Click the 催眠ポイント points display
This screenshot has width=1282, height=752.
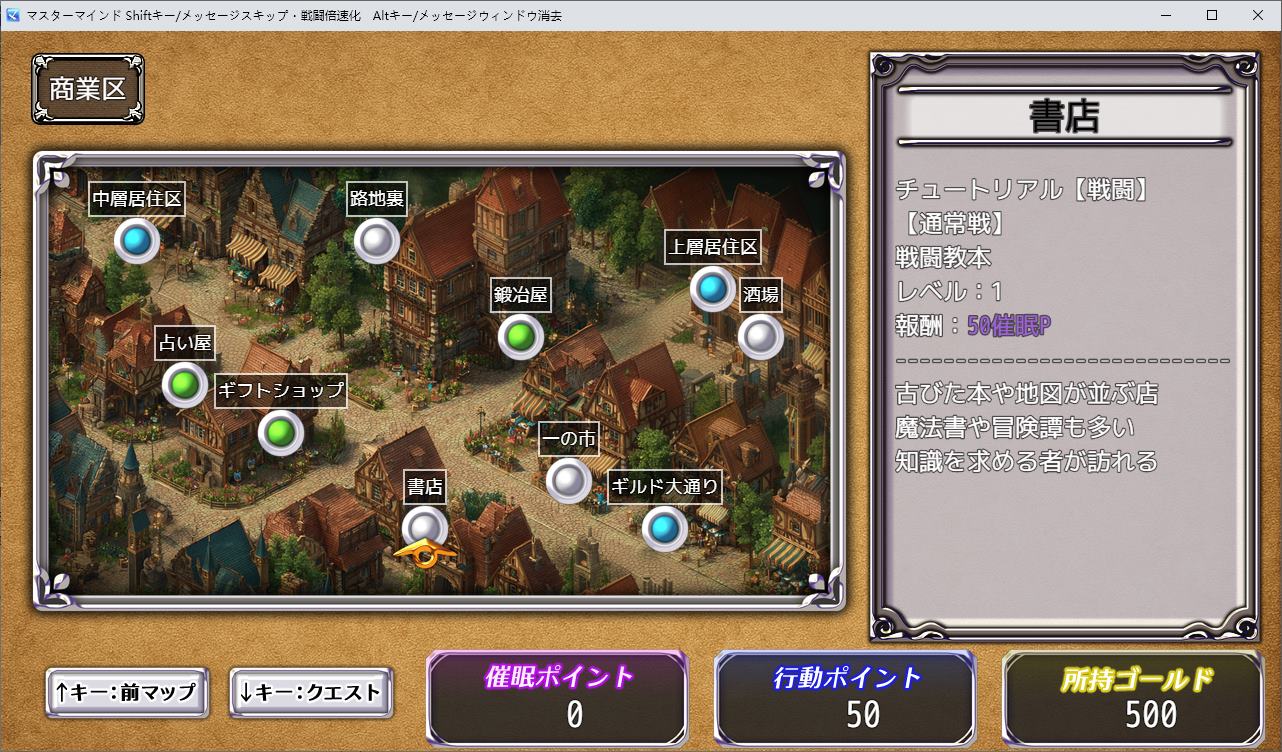556,697
